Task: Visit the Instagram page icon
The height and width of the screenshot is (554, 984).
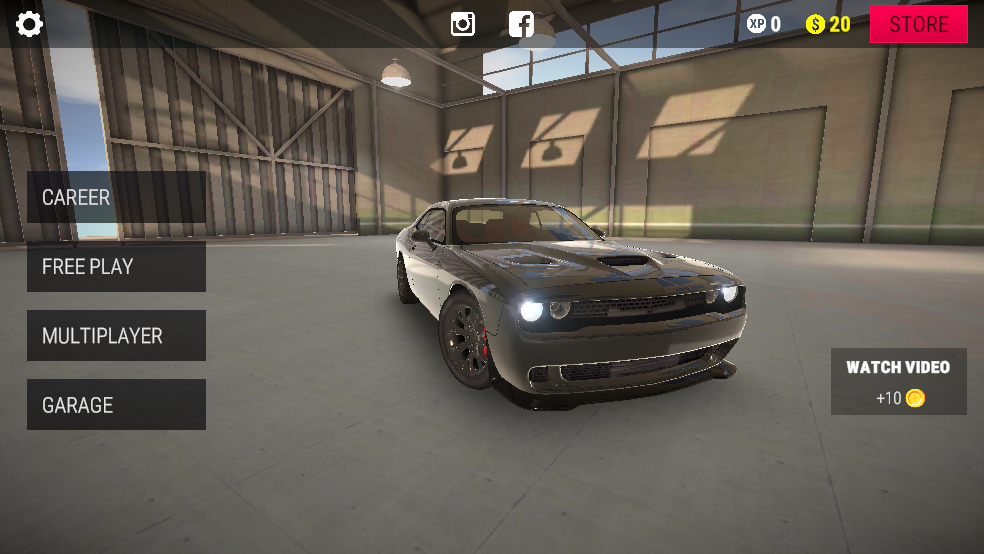Action: 463,24
